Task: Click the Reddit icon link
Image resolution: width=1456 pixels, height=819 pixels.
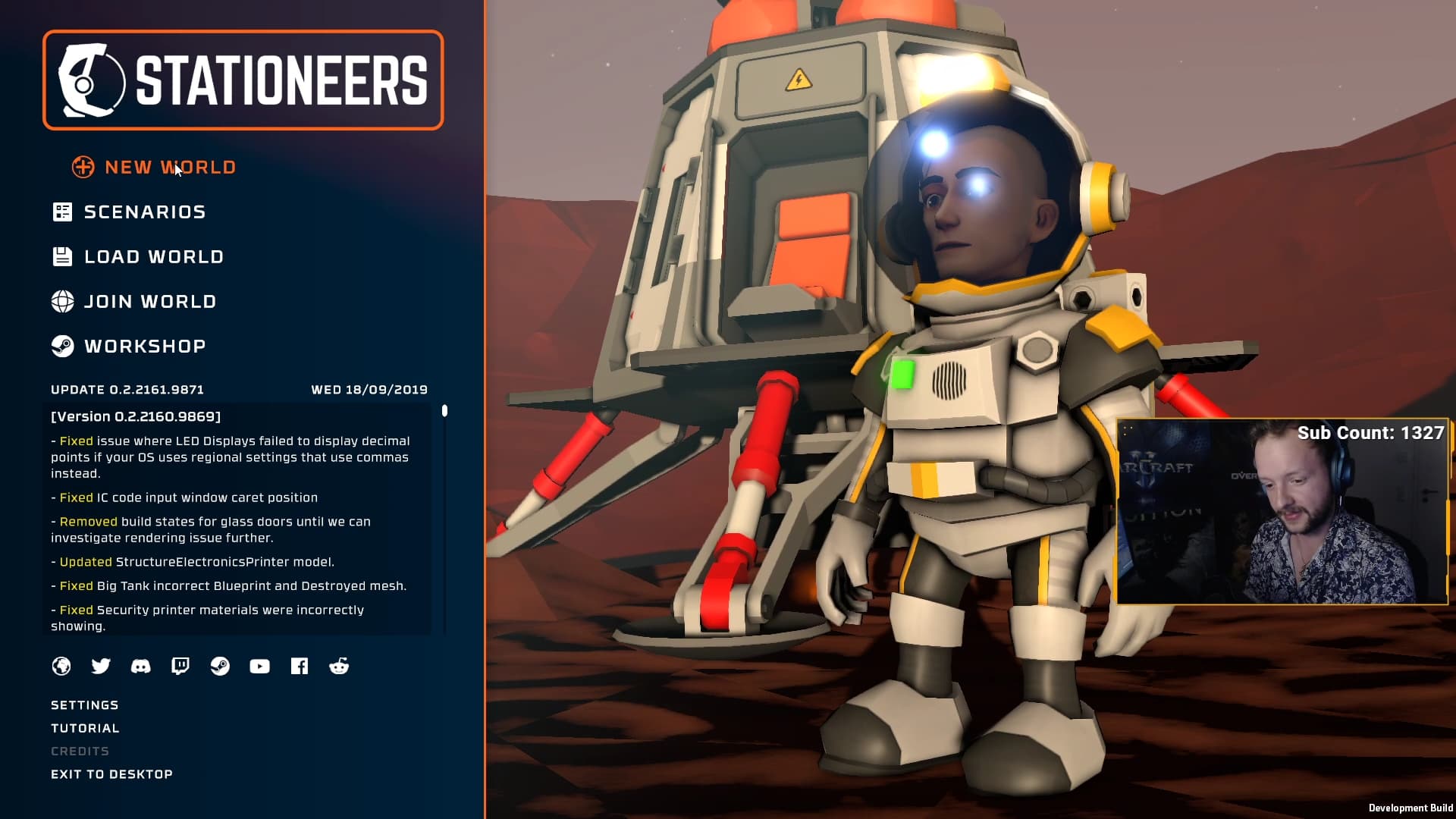Action: click(x=339, y=666)
